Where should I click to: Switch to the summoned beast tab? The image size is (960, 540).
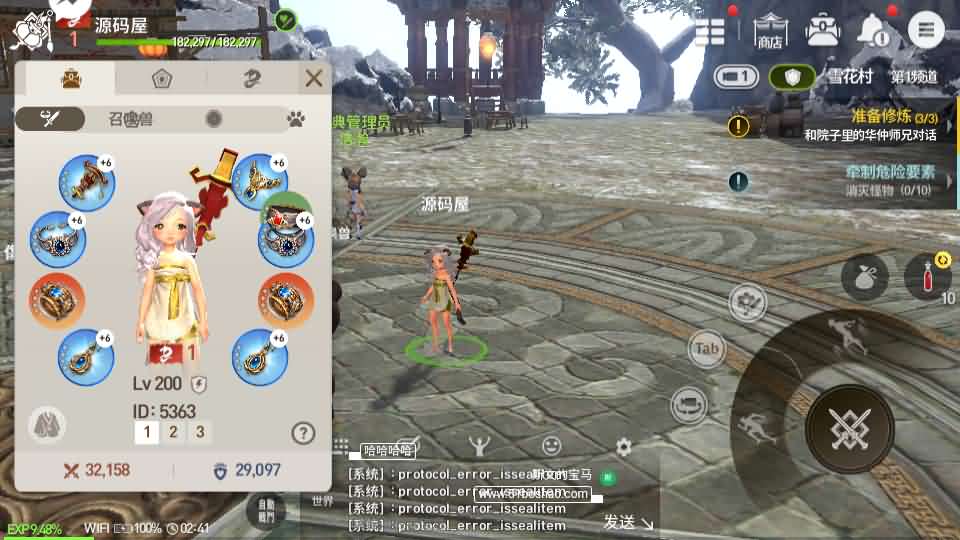tap(131, 119)
